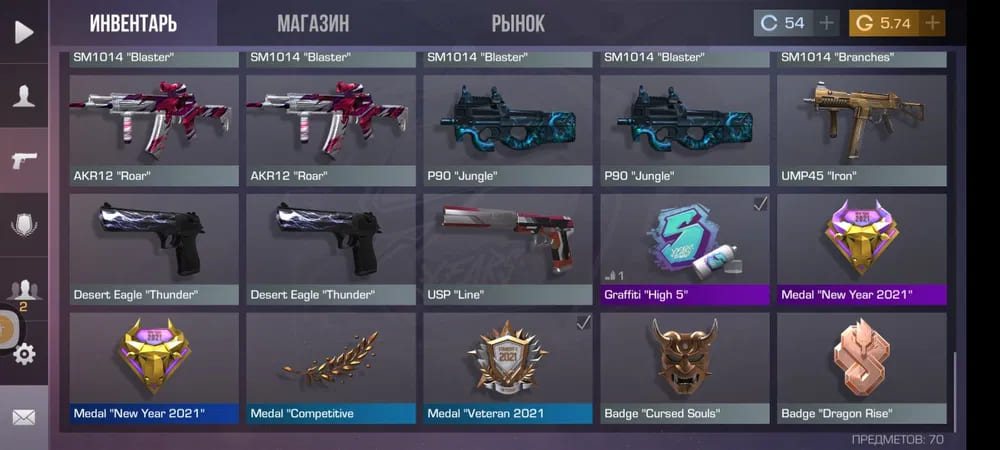Select the pistol icon in the sidebar
The image size is (1000, 450).
[23, 161]
